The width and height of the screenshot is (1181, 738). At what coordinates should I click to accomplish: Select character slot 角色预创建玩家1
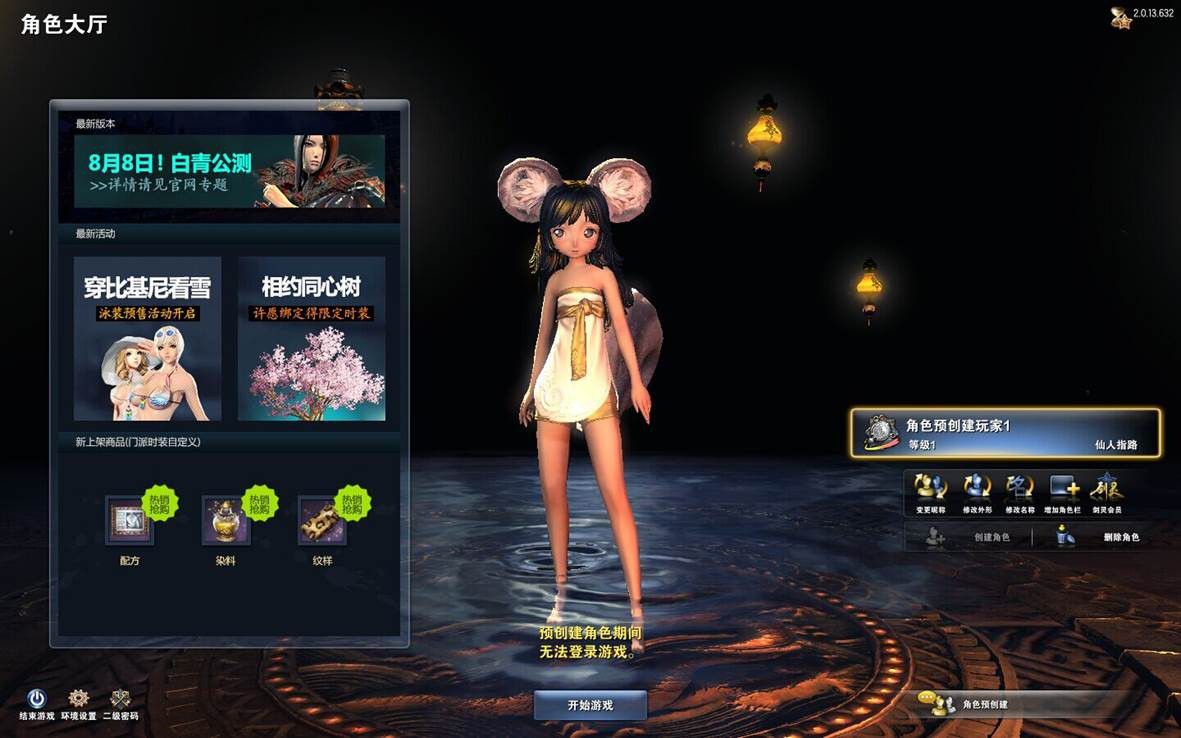click(1005, 433)
